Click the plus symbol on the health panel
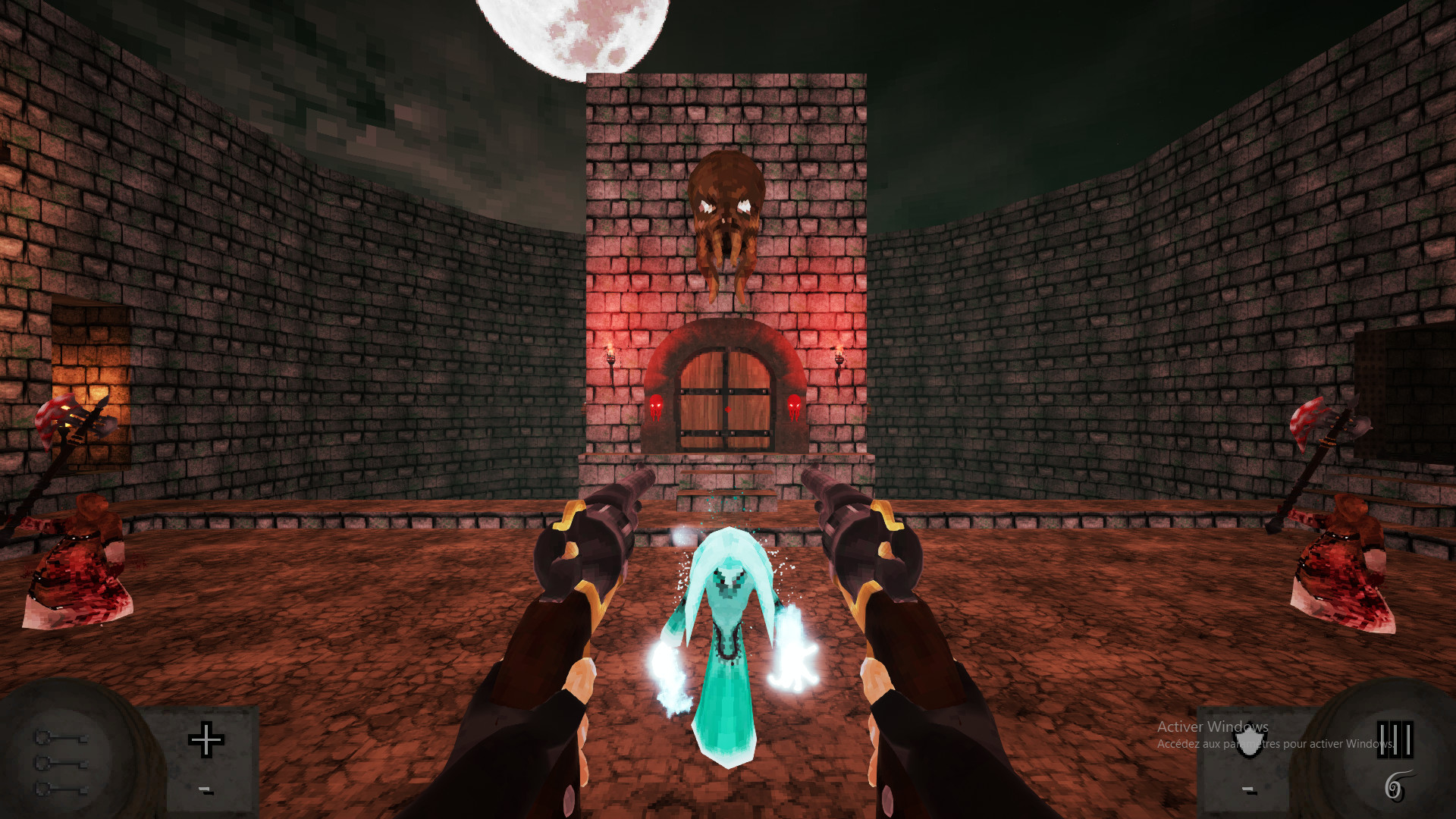Screen dimensions: 1456x819 pos(206,739)
